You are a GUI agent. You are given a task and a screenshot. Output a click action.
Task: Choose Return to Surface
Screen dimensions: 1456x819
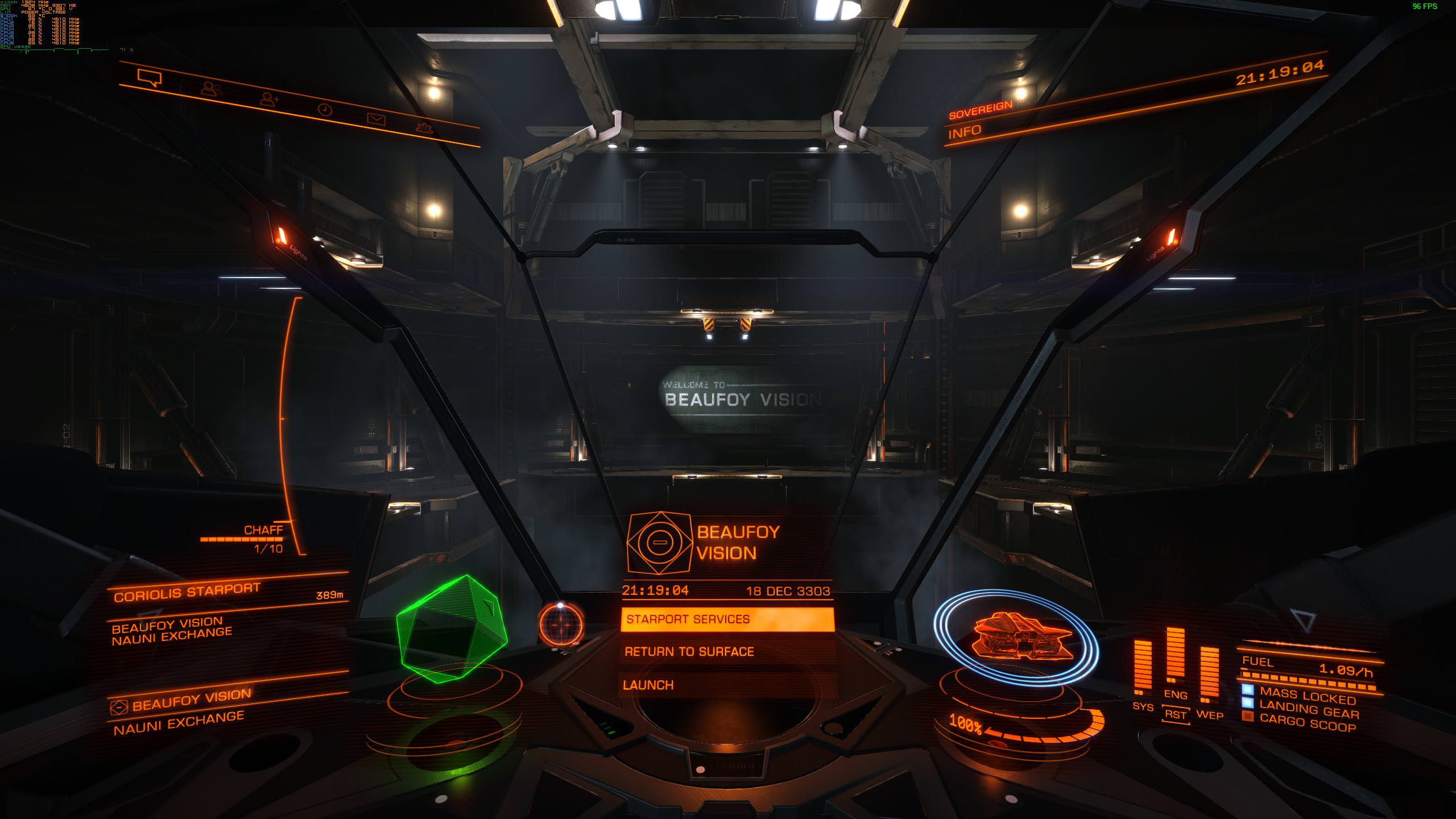click(x=689, y=652)
